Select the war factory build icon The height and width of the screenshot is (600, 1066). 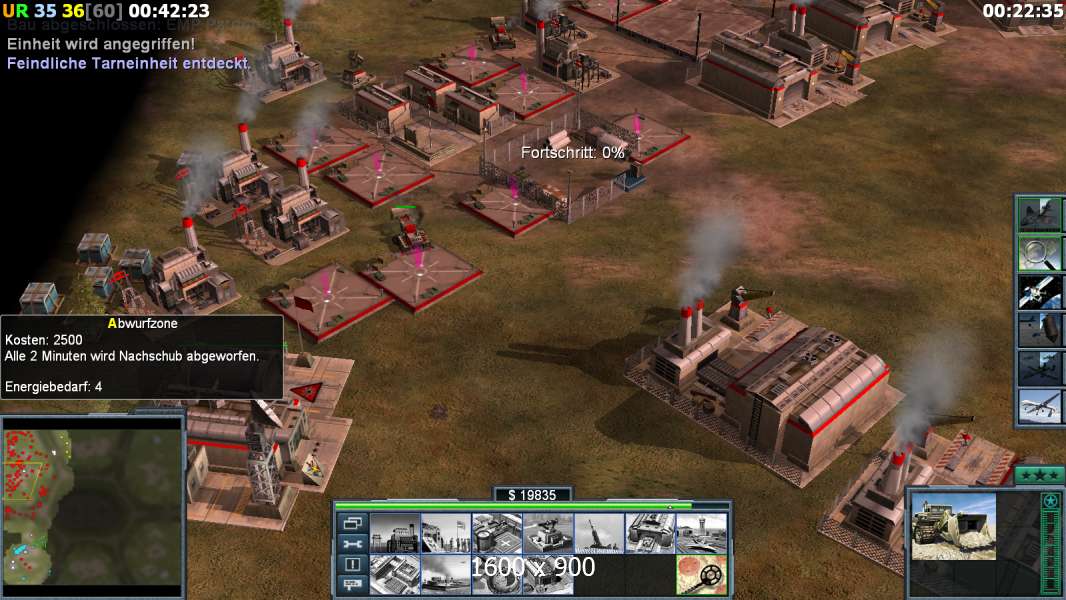[650, 533]
